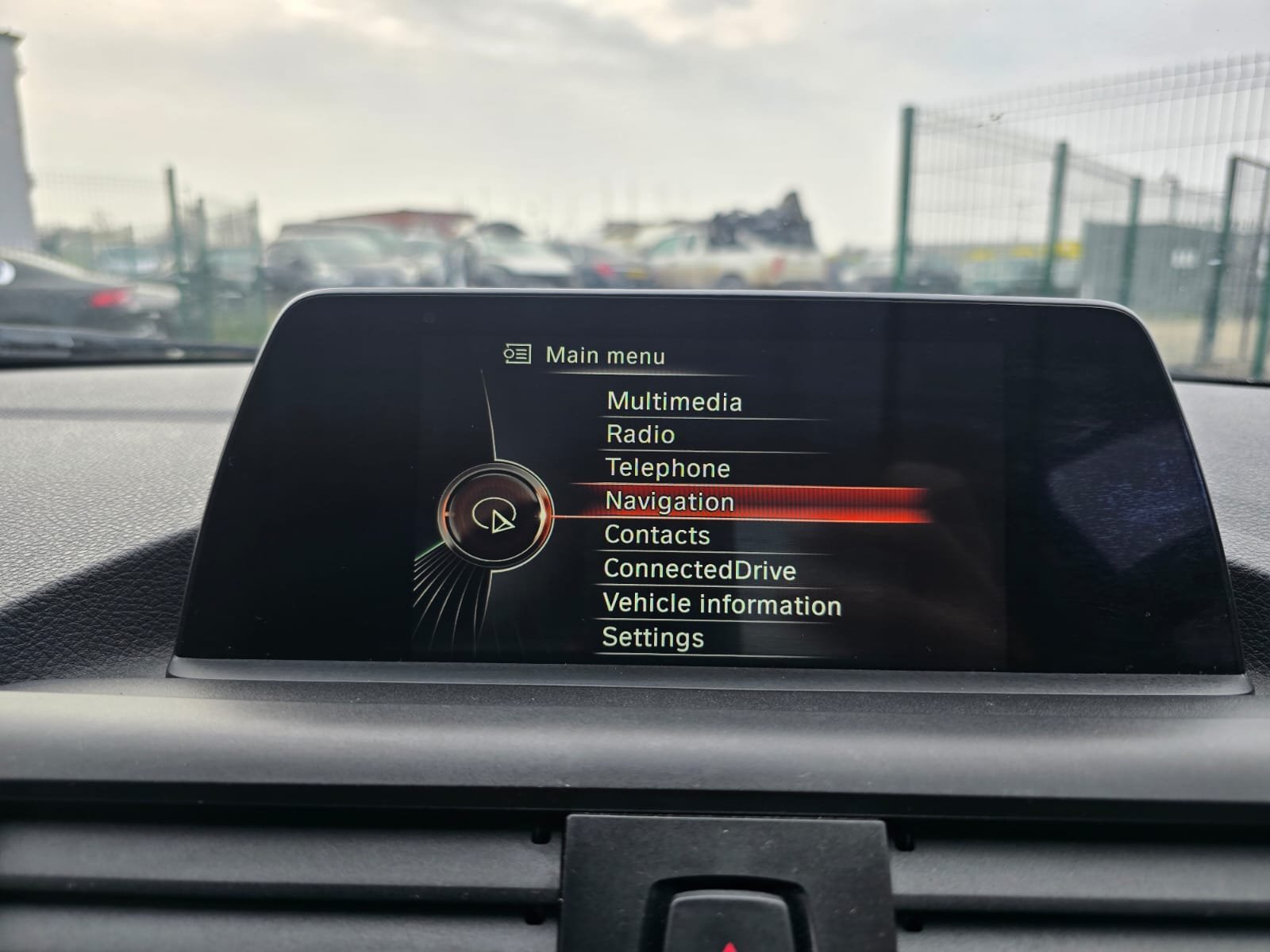Open the ConnectedDrive menu
1270x952 pixels.
click(699, 570)
